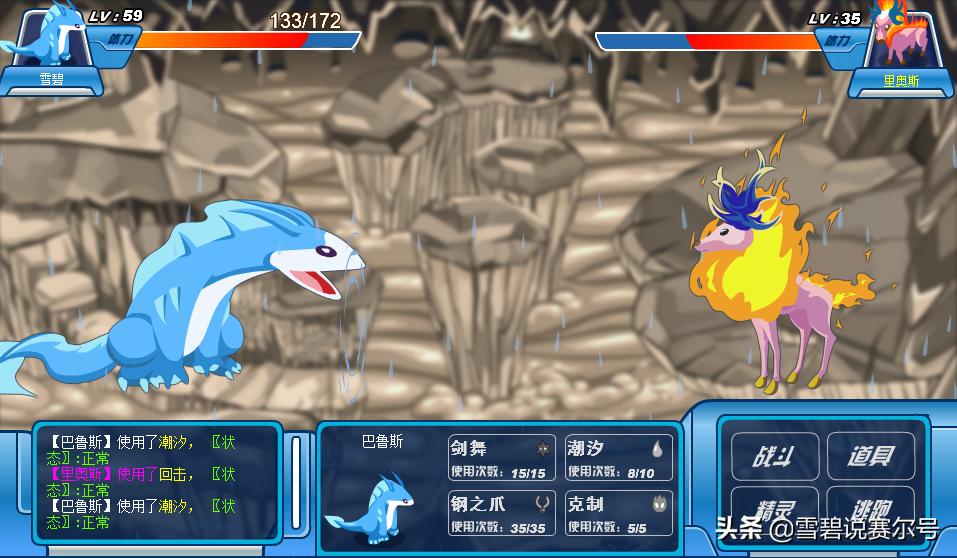The height and width of the screenshot is (558, 957).
Task: Use the 潮汐 skill
Action: [x=617, y=458]
